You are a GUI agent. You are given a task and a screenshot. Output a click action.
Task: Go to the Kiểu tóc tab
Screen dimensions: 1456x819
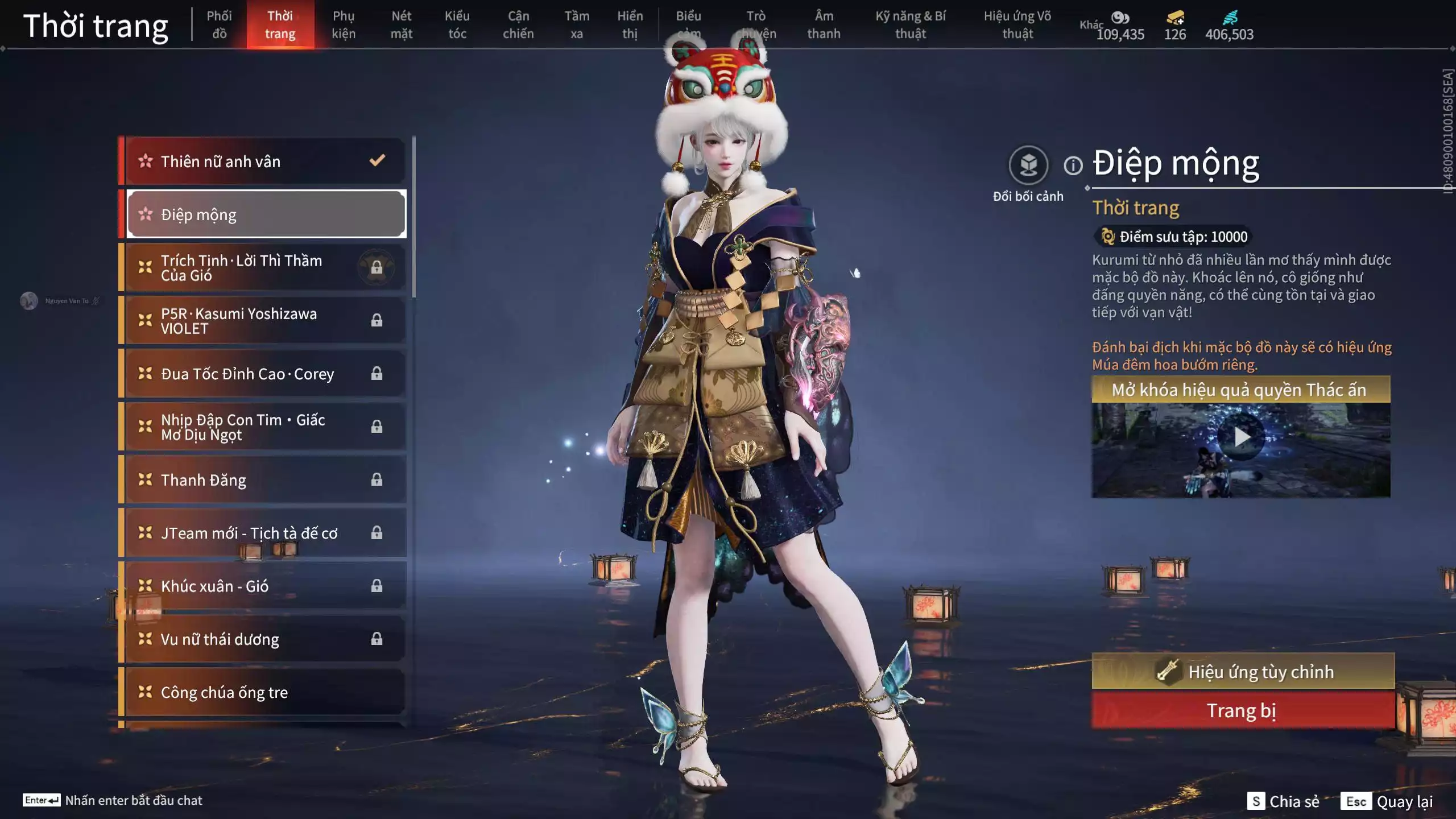457,24
